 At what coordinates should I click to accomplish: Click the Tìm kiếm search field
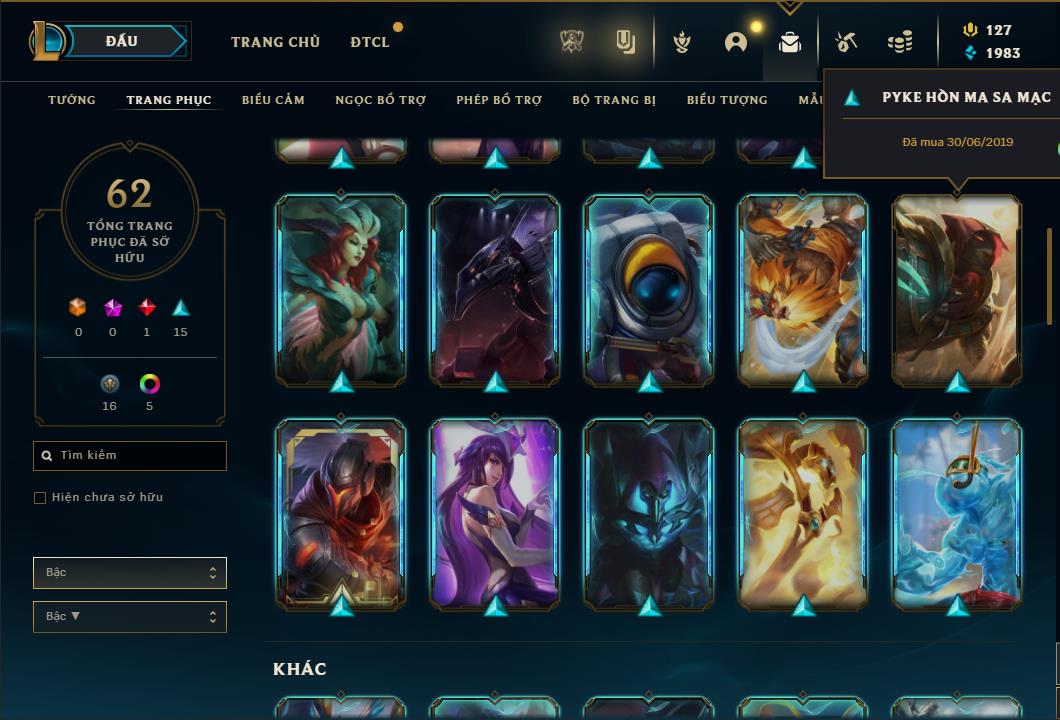pos(130,456)
